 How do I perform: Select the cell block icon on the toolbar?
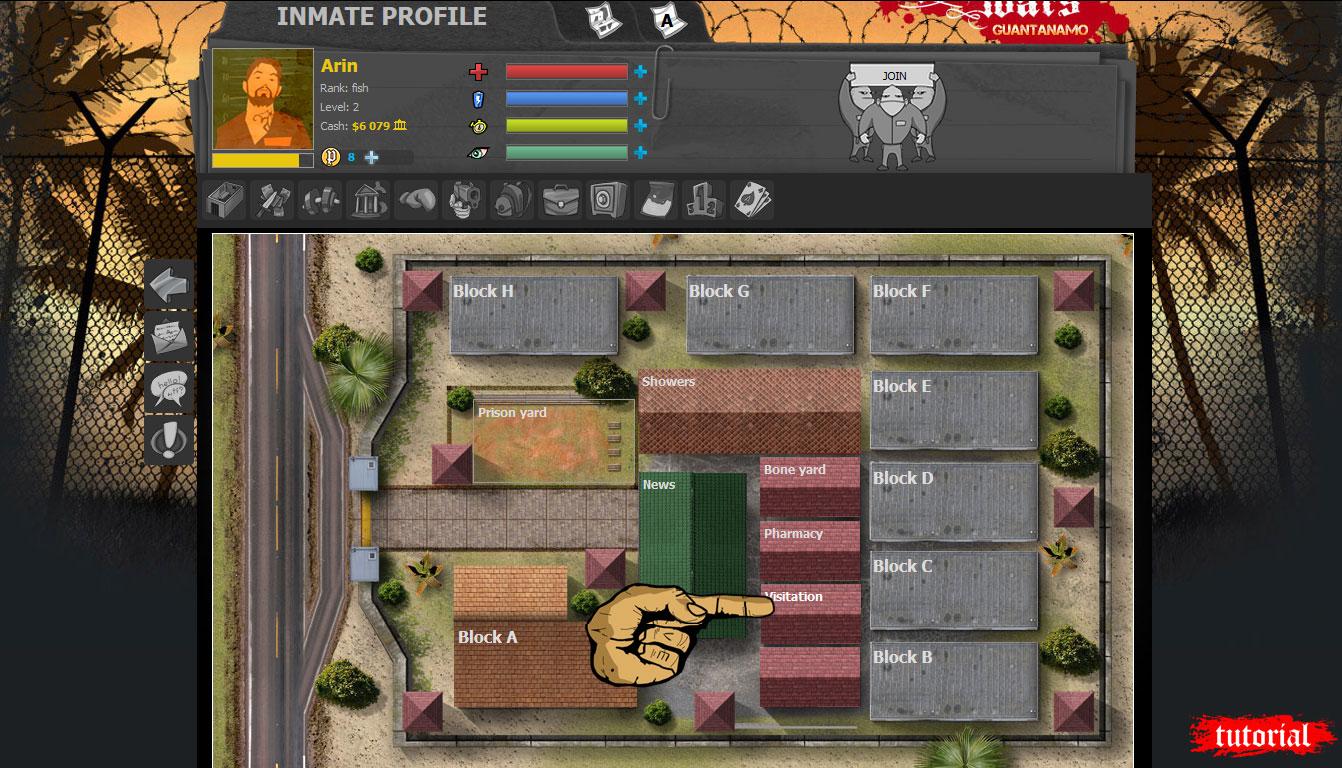(x=222, y=200)
